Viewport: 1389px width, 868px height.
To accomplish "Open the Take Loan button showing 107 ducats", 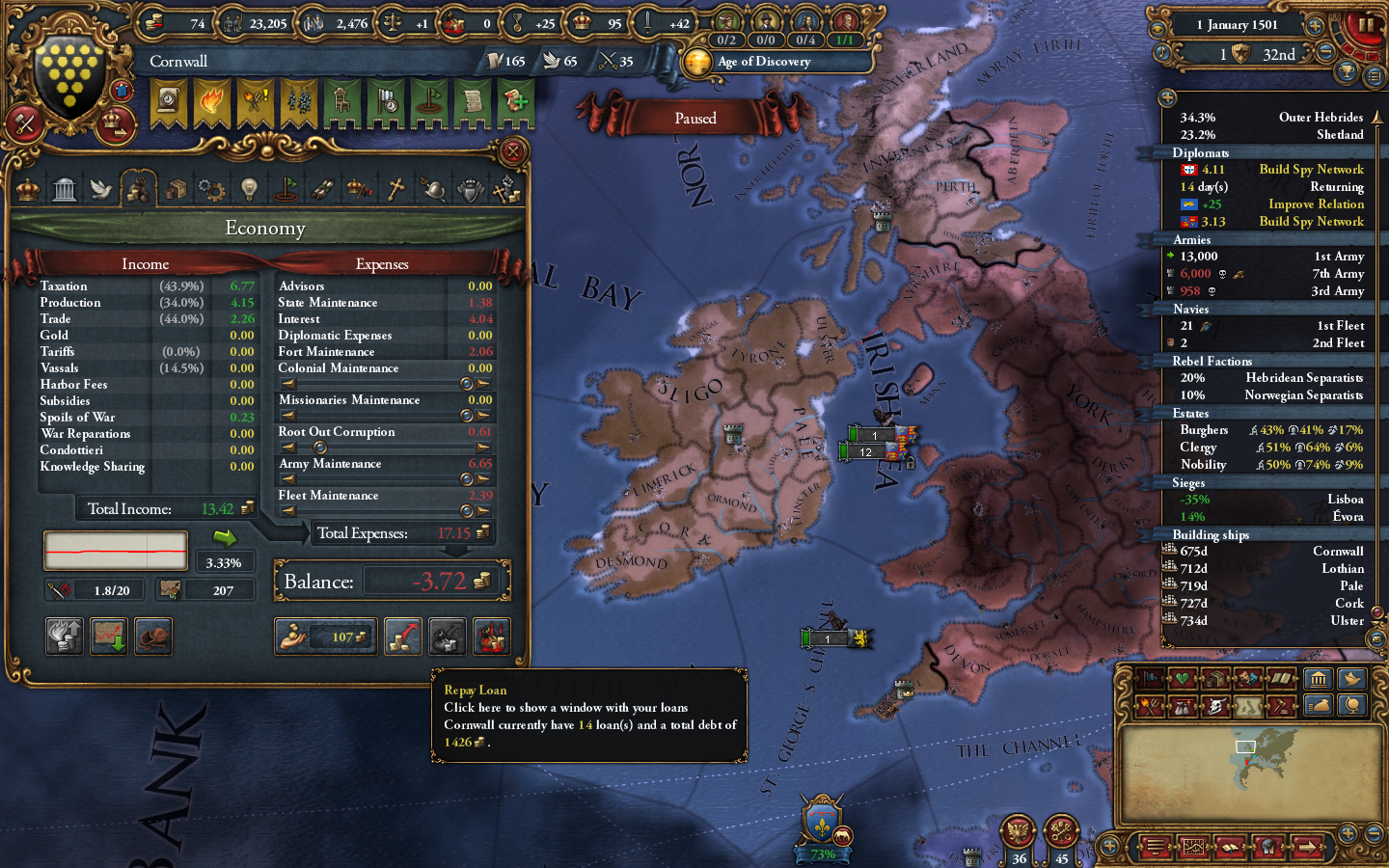I will [325, 637].
